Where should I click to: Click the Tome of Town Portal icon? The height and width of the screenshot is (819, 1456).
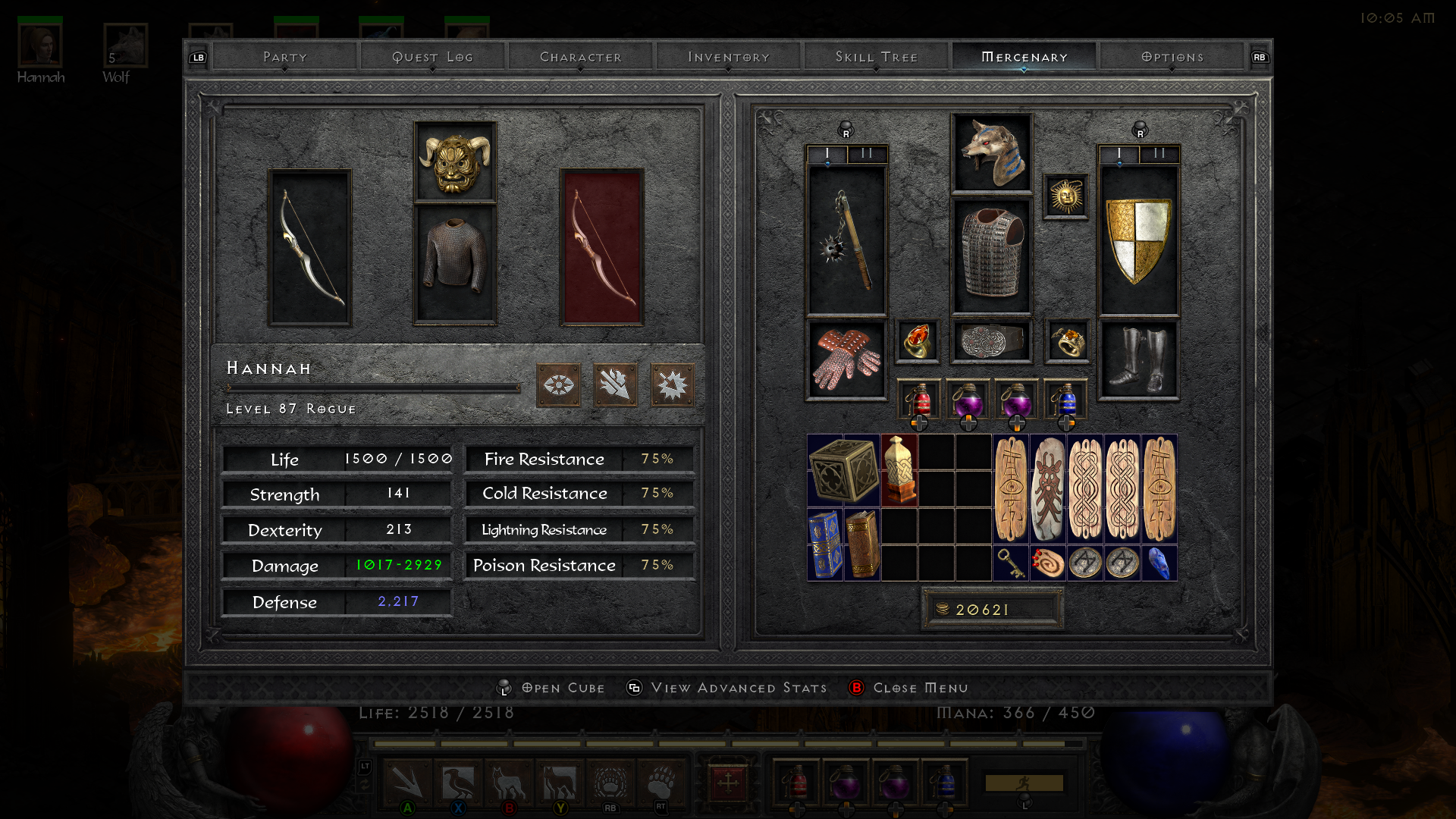click(827, 544)
